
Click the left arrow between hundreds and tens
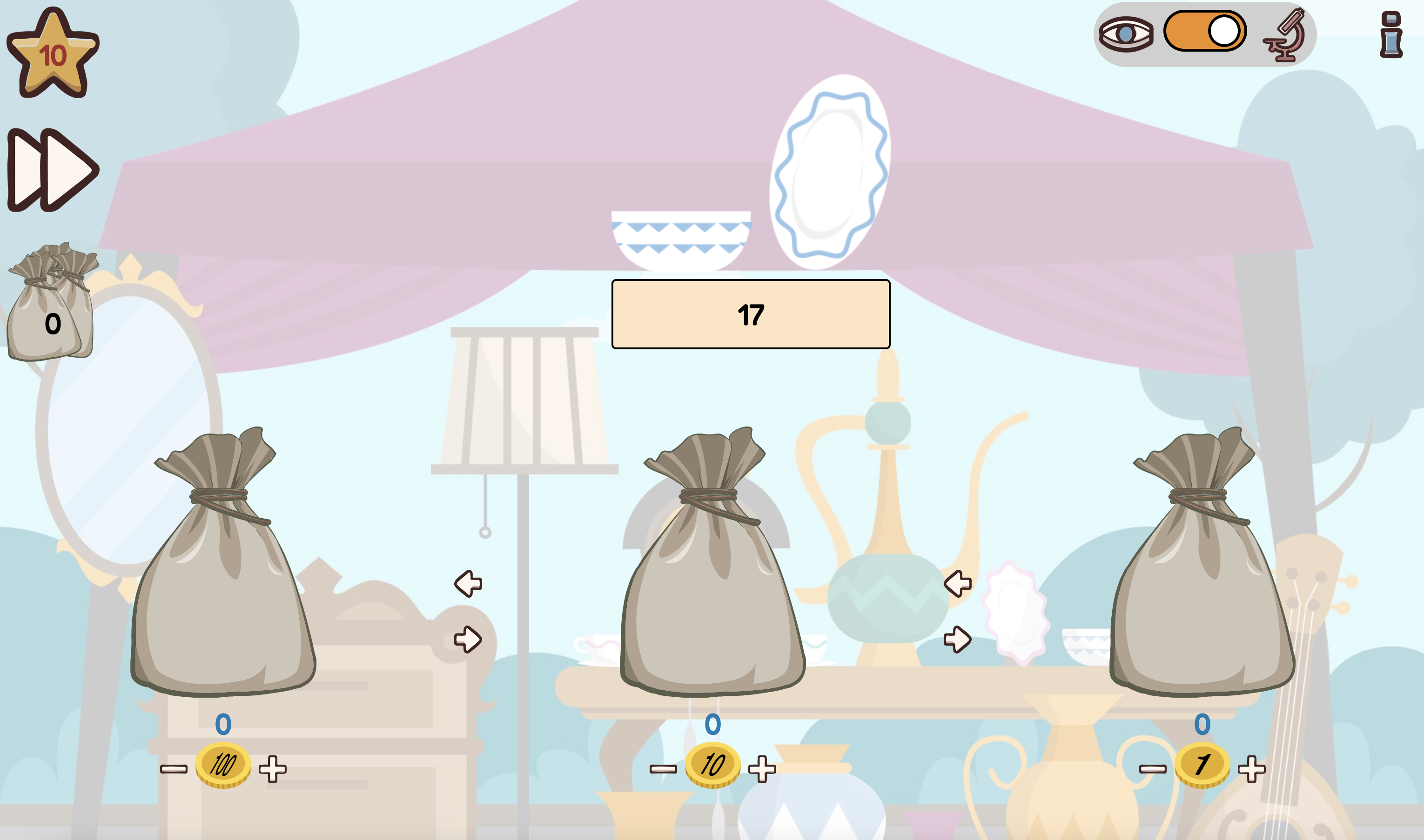468,584
